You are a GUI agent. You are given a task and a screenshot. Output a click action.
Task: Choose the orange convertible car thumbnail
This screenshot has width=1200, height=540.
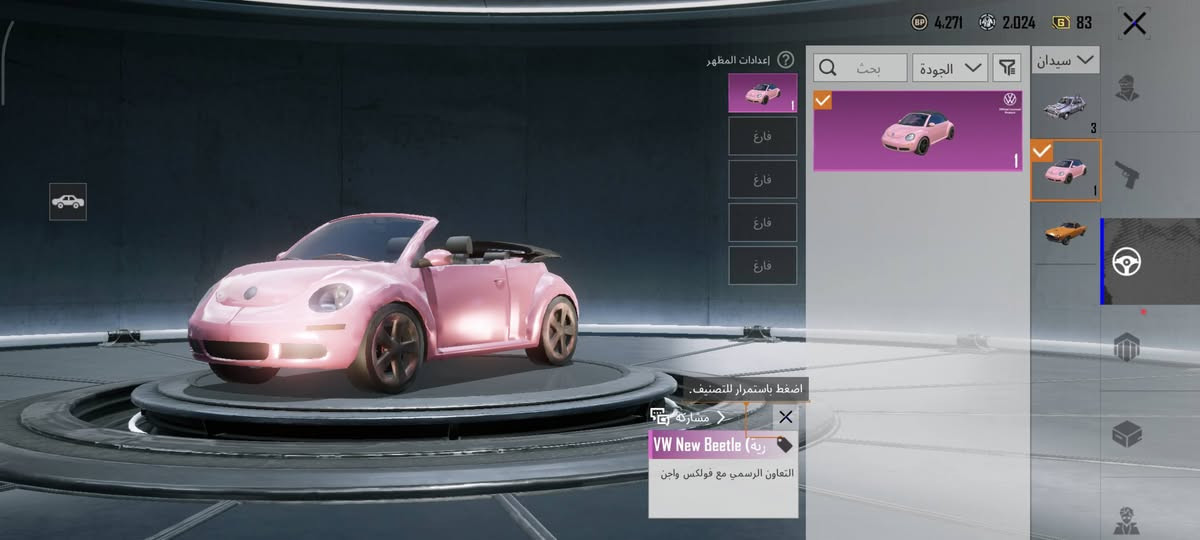tap(1066, 230)
